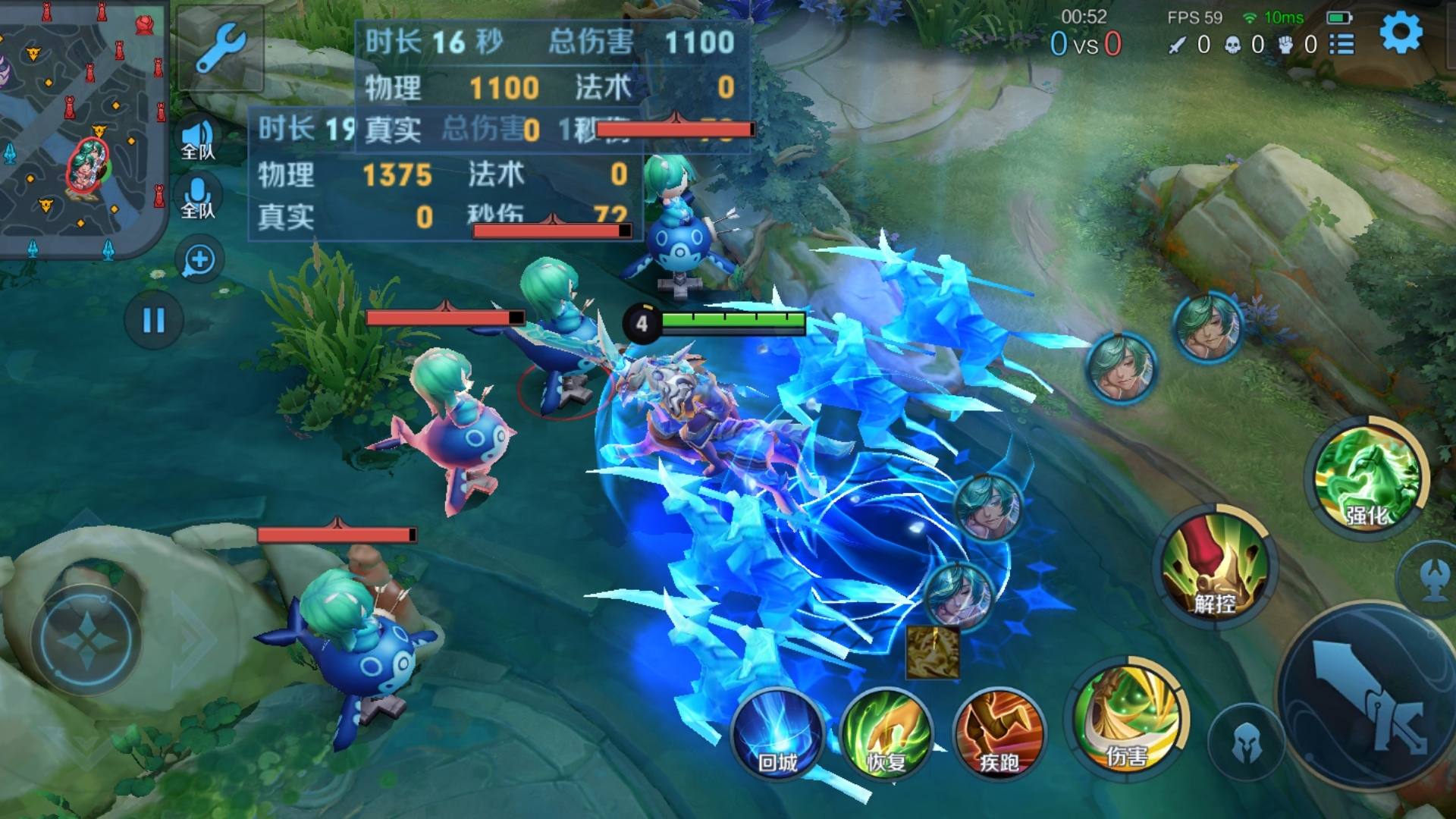Pause the game with the pause button
This screenshot has height=819, width=1456.
pos(153,320)
